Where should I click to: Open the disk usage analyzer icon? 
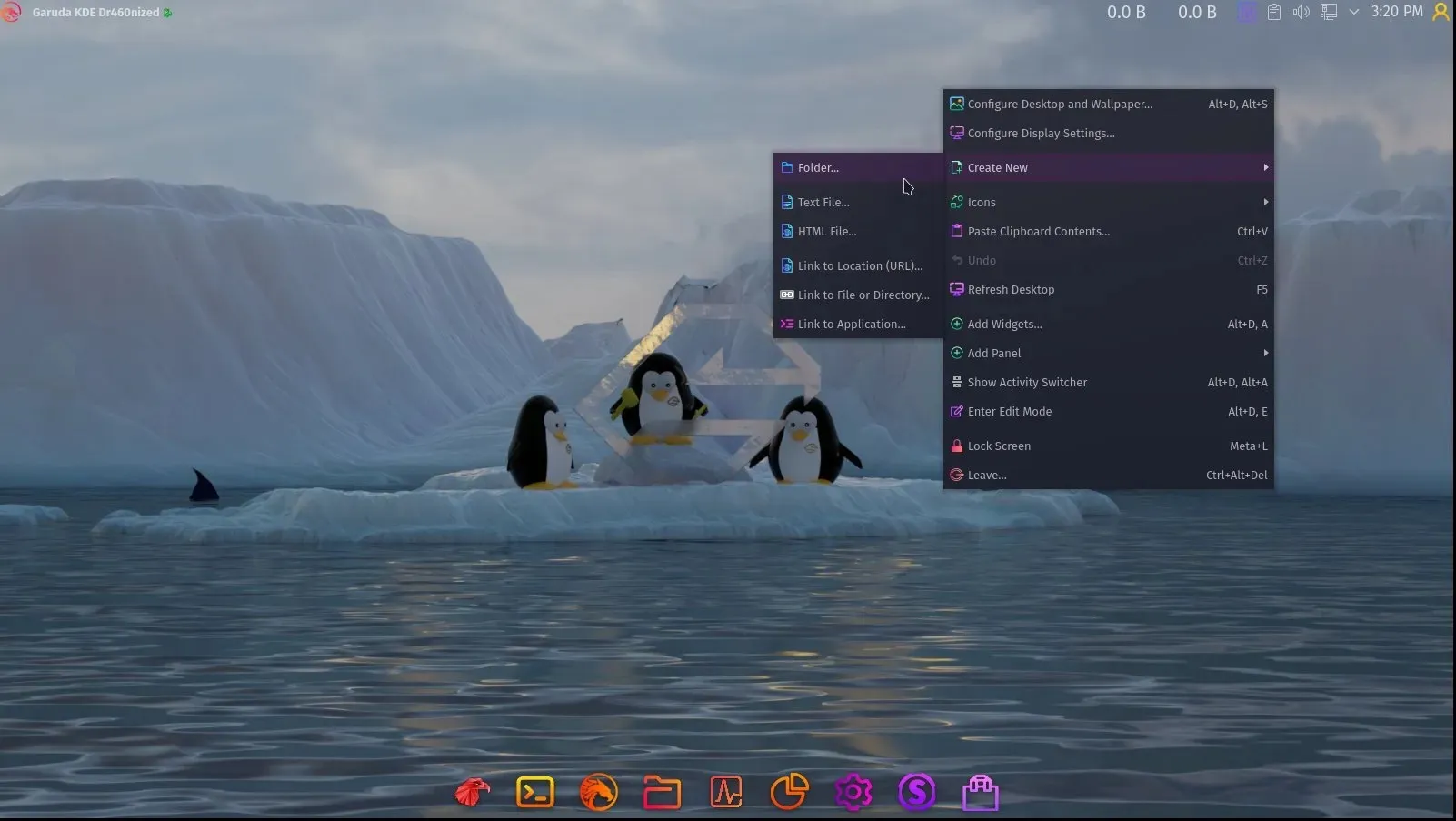coord(789,791)
